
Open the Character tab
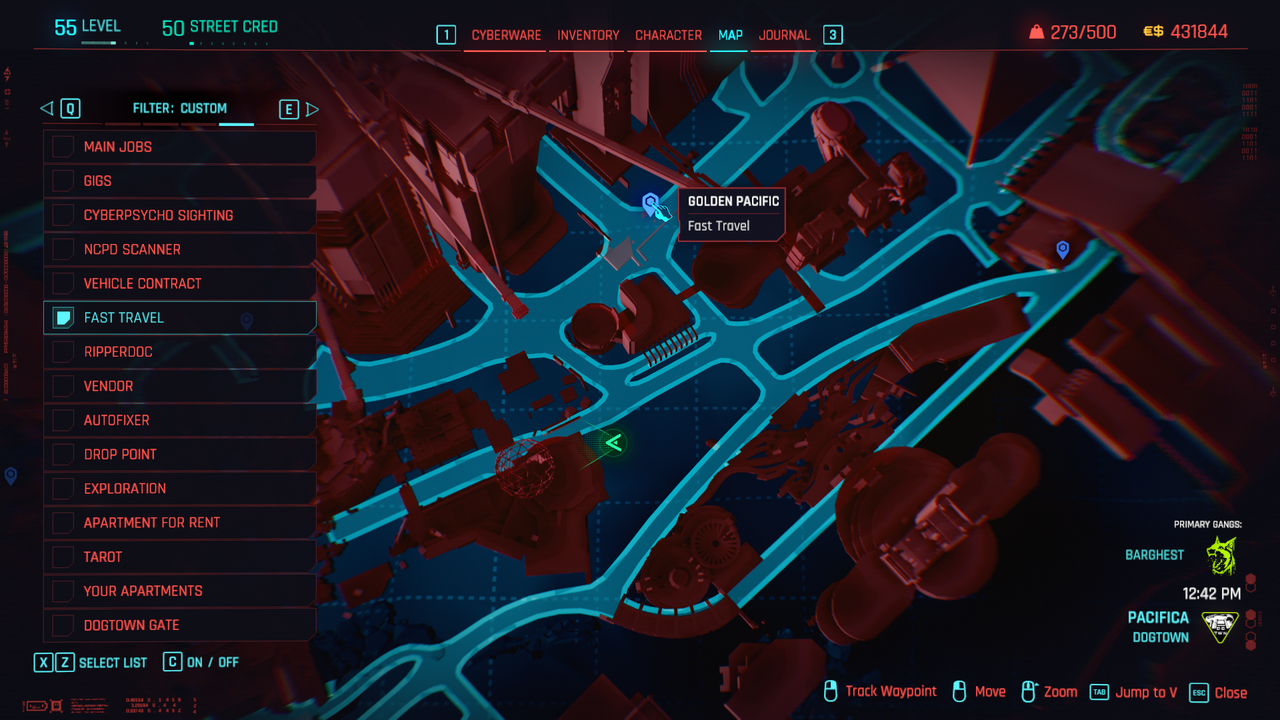coord(668,35)
